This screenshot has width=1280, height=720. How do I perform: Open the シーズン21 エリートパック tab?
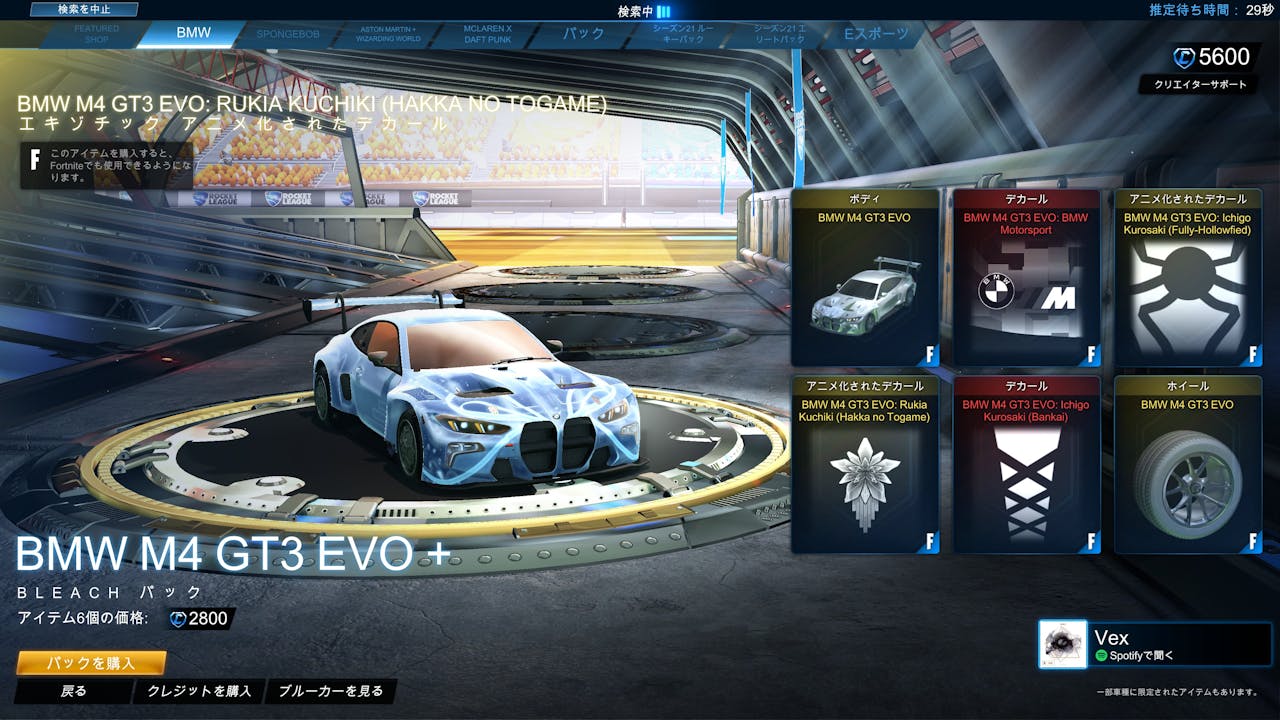[779, 34]
